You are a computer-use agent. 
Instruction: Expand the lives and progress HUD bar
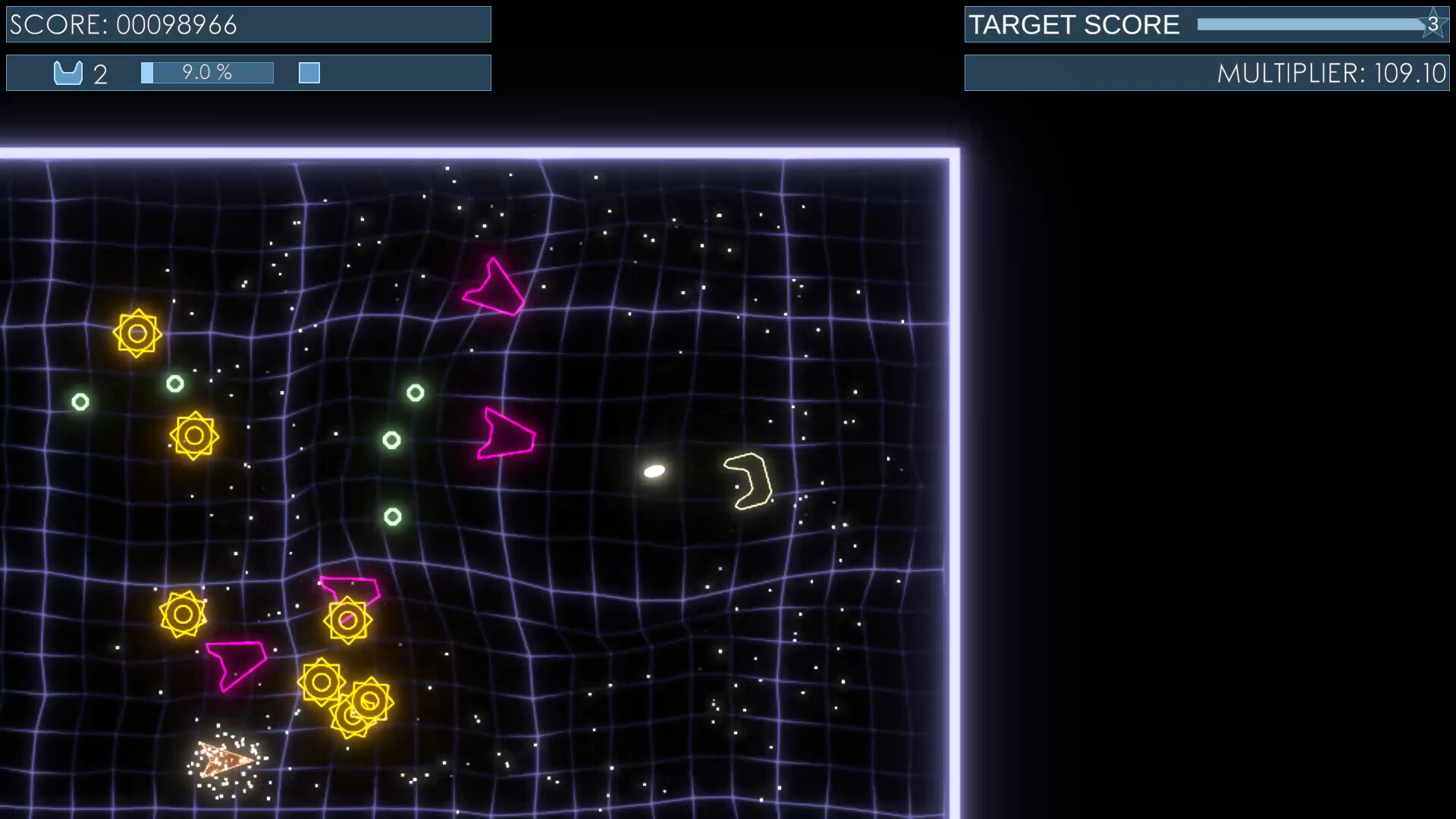[x=248, y=73]
